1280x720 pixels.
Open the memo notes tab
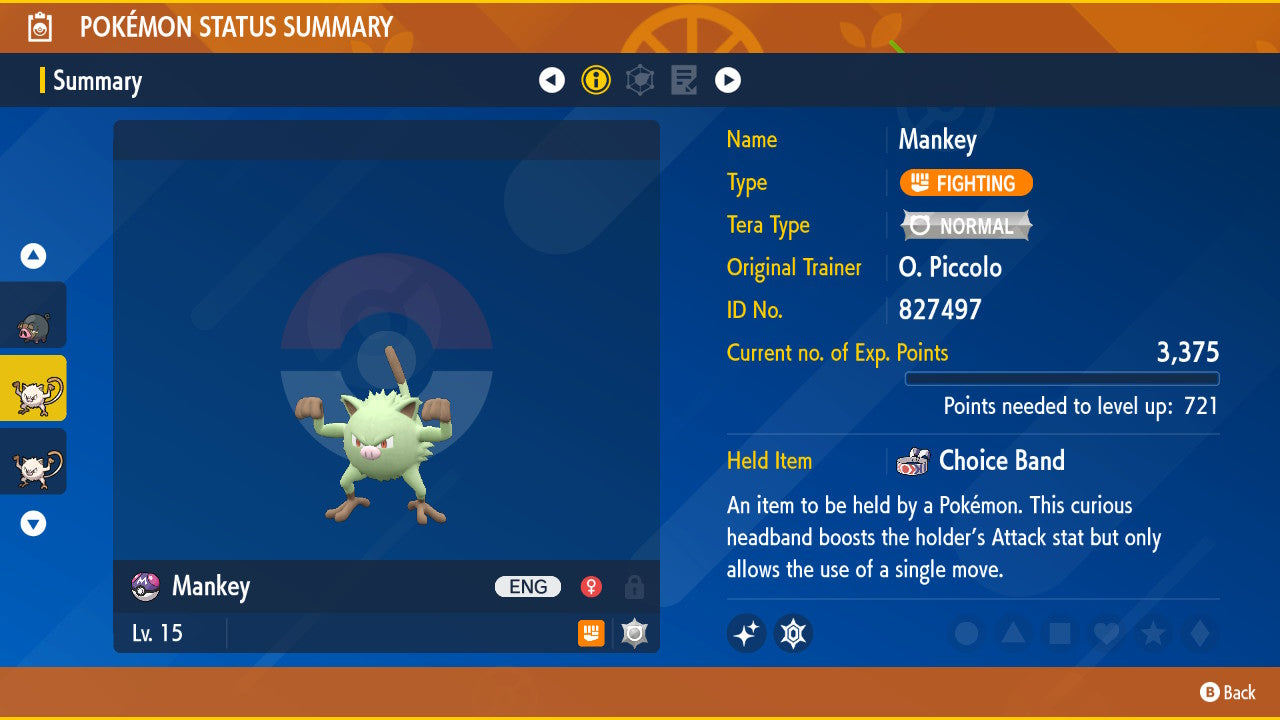tap(684, 80)
